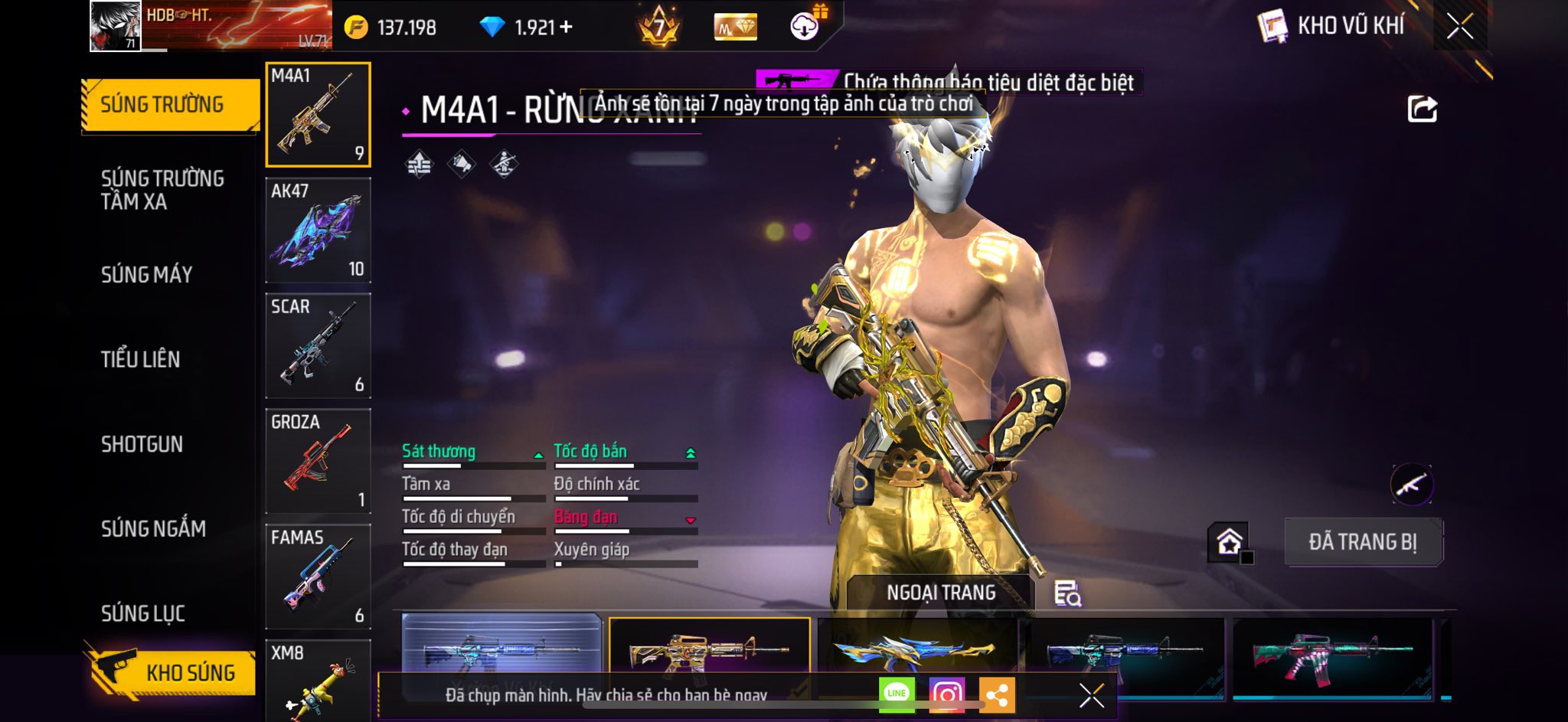Select the pink-teal M4A1 skin thumbnail
This screenshot has height=722, width=1568.
[1332, 652]
